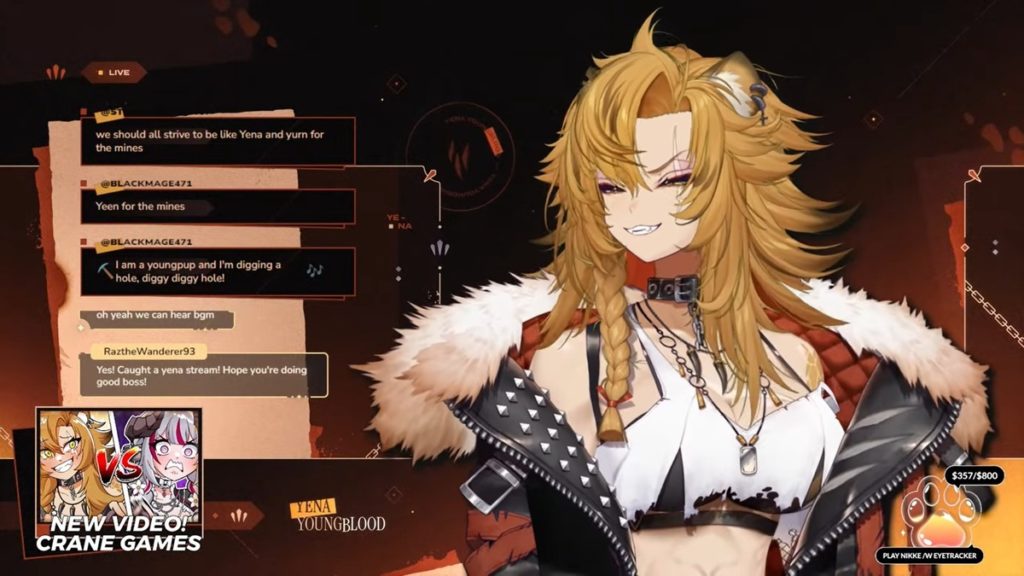Screen dimensions: 1024x576
Task: Open the Crane Games new video thumbnail
Action: (x=119, y=480)
